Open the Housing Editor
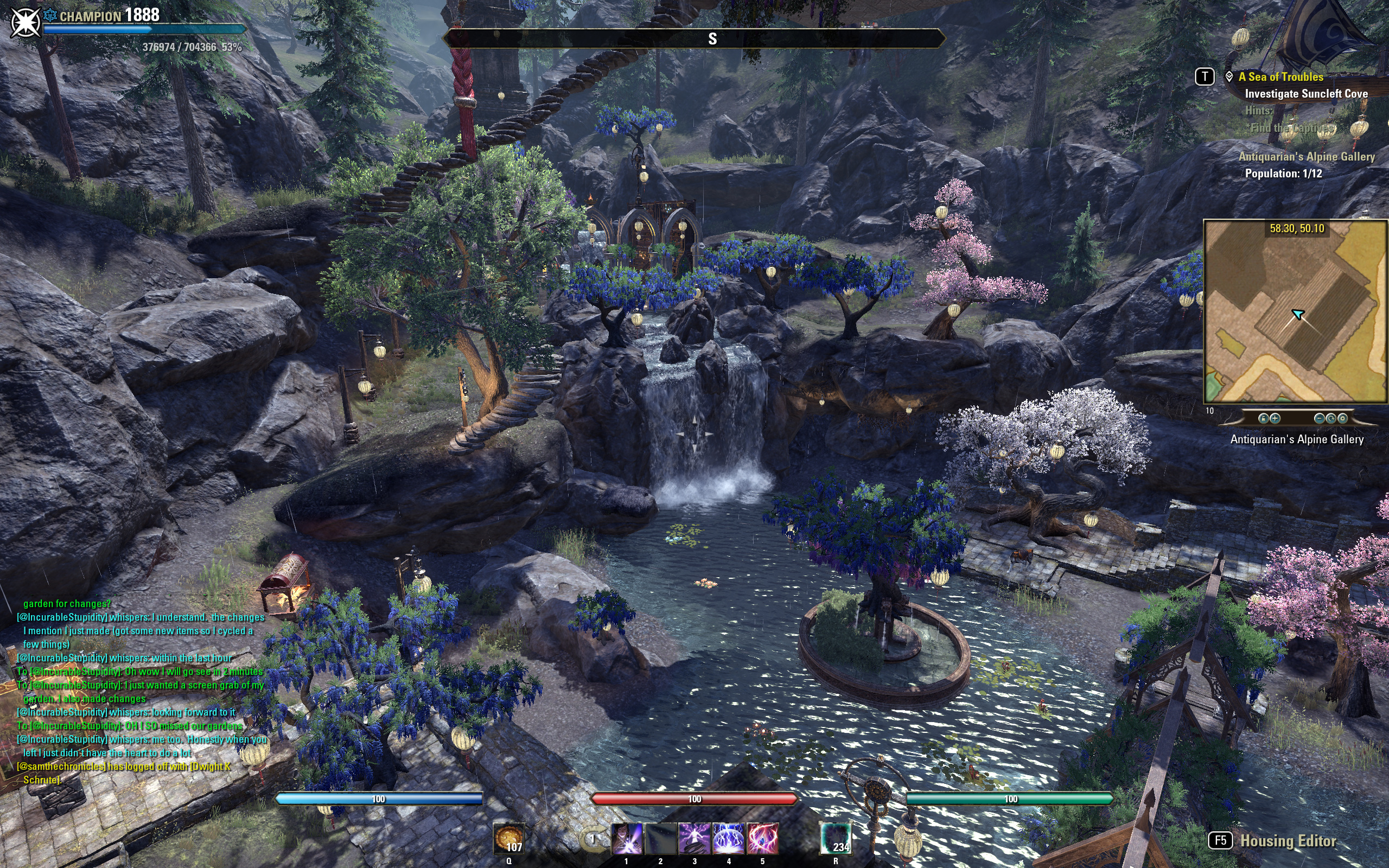This screenshot has width=1389, height=868. coord(1288,841)
